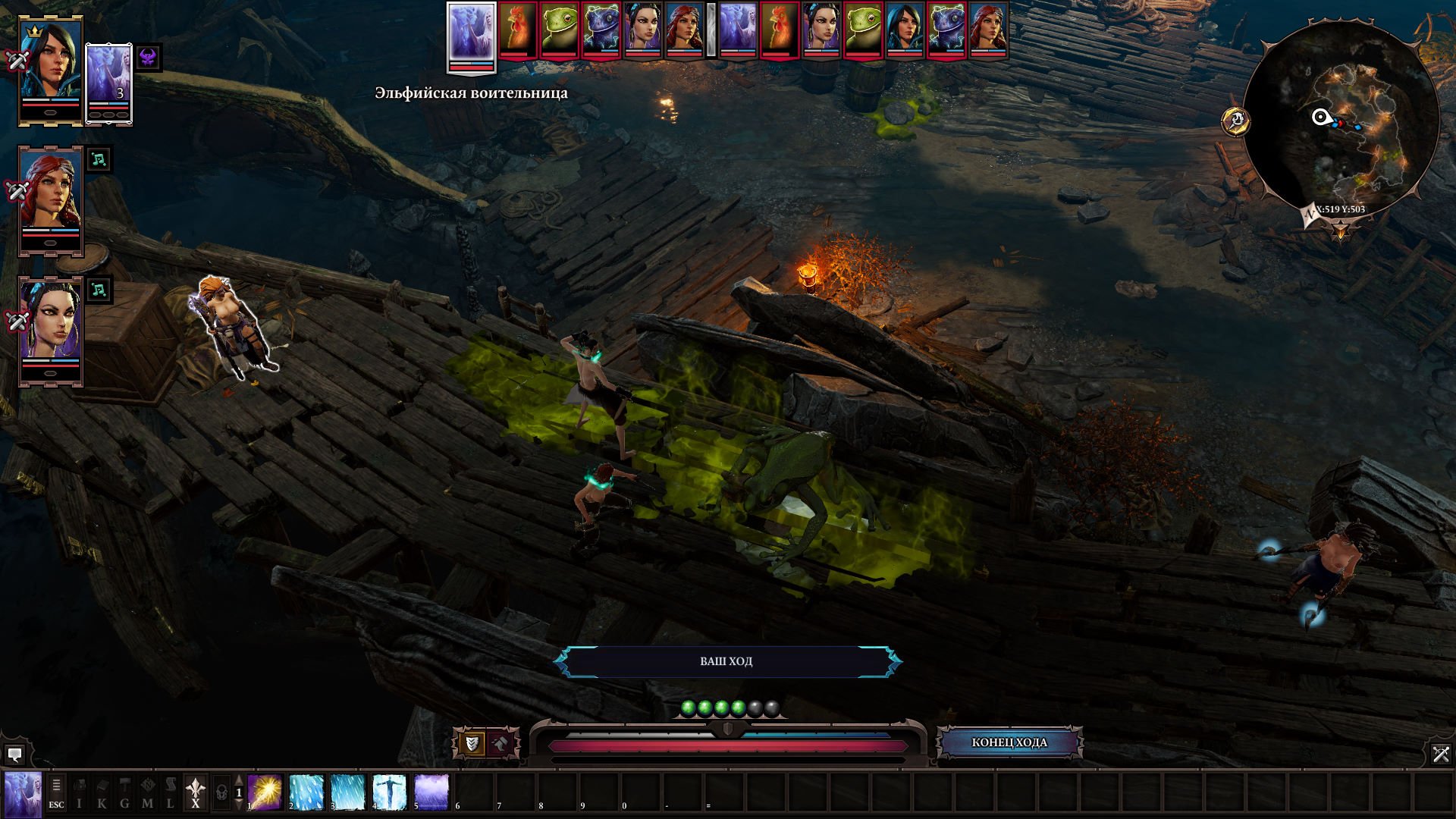Select the frozen figure skill in slot 4
Screen dimensions: 1456x819
click(x=390, y=792)
